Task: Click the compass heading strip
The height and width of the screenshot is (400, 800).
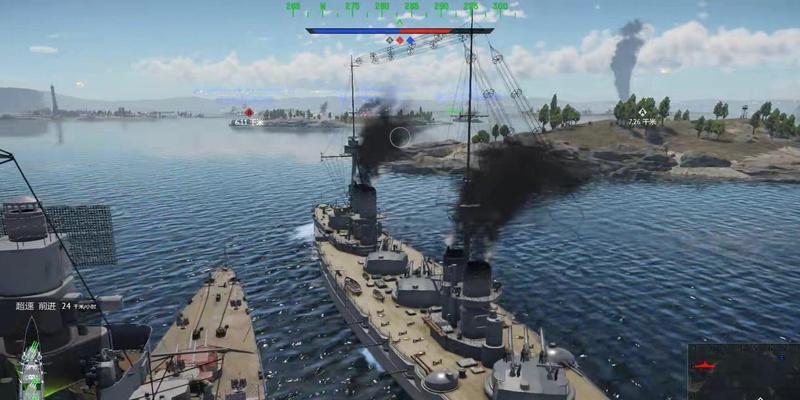Action: click(x=398, y=7)
